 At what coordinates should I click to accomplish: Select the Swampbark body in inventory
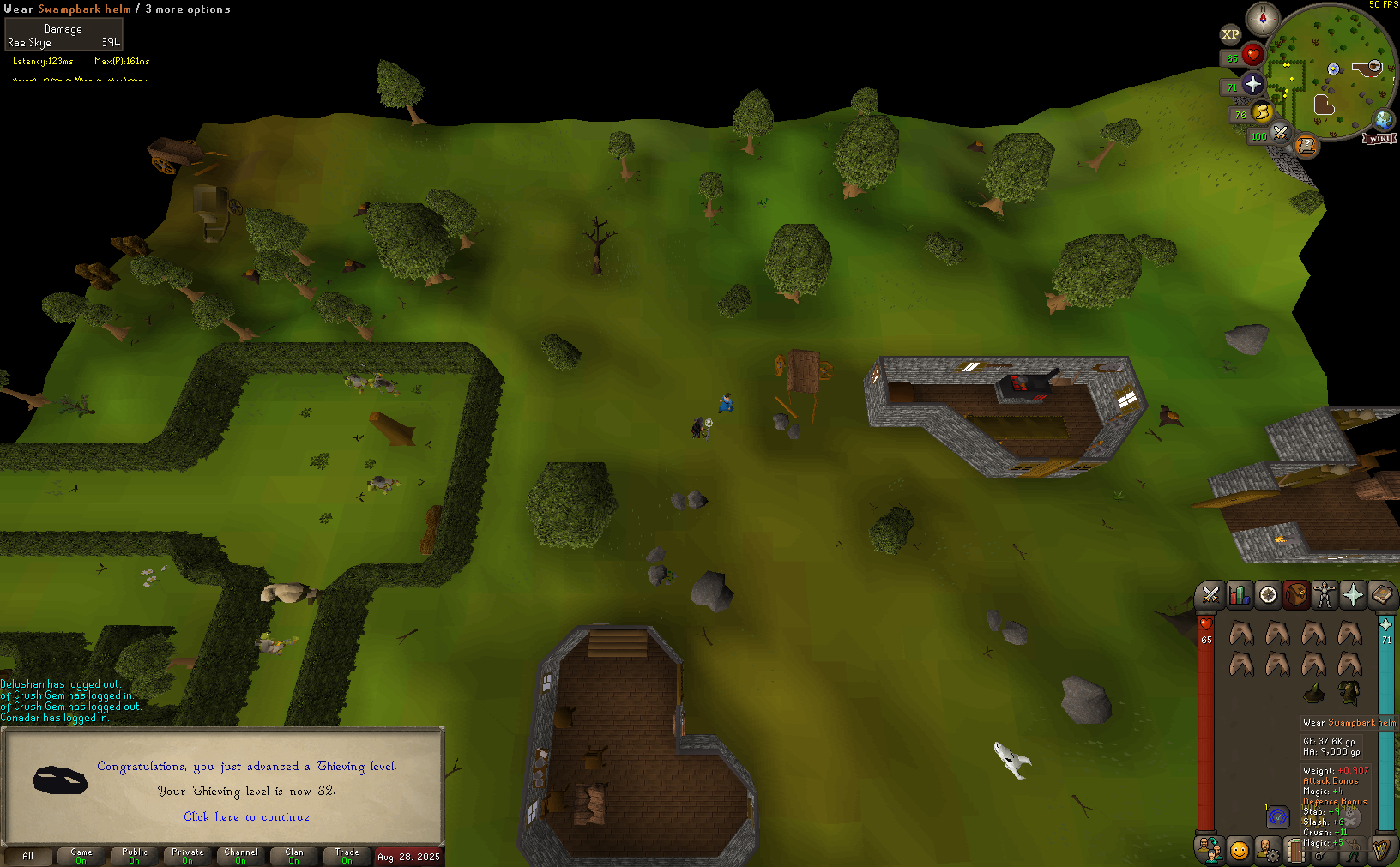tap(1349, 692)
